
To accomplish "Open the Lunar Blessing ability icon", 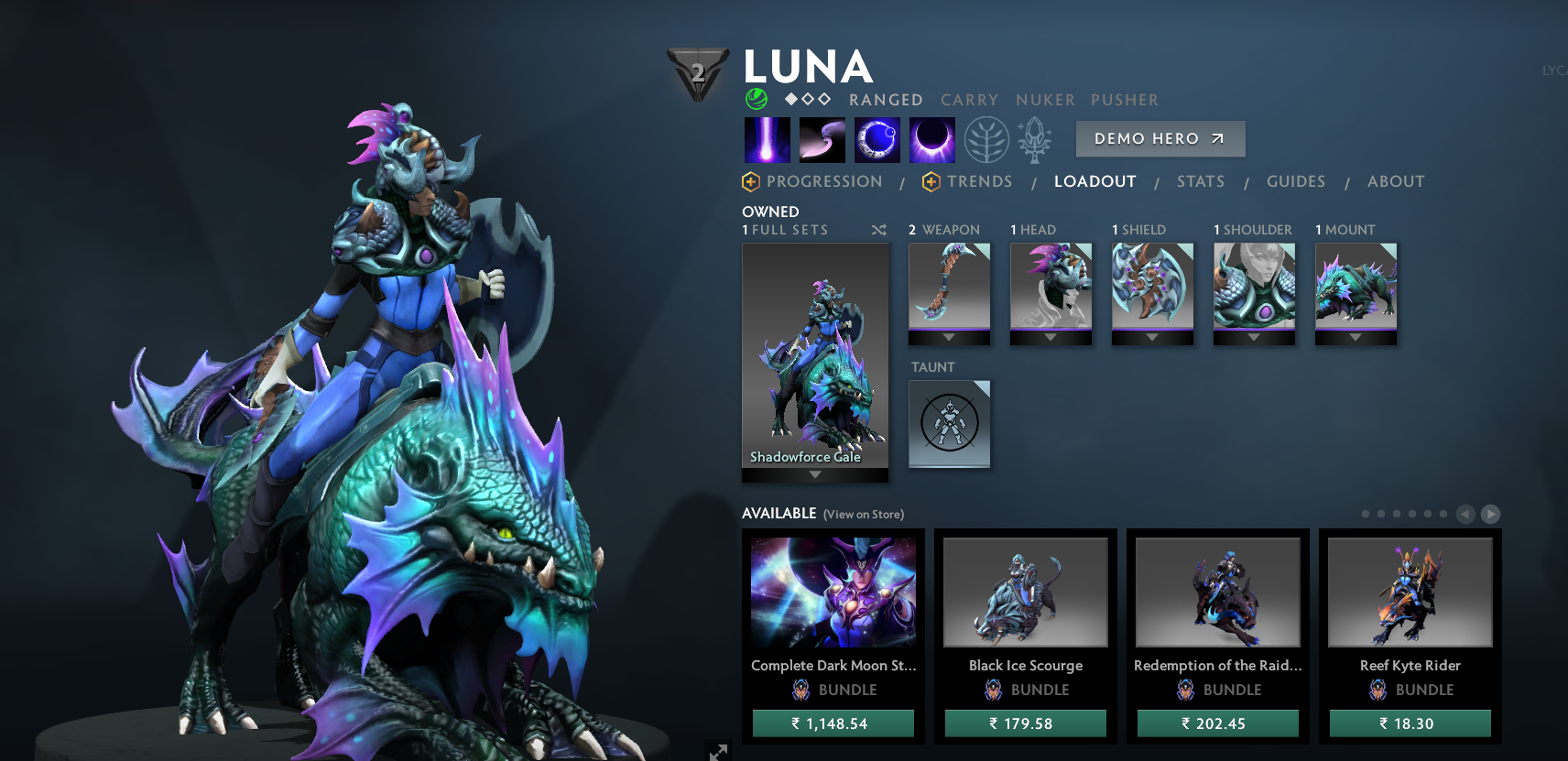I will (877, 138).
